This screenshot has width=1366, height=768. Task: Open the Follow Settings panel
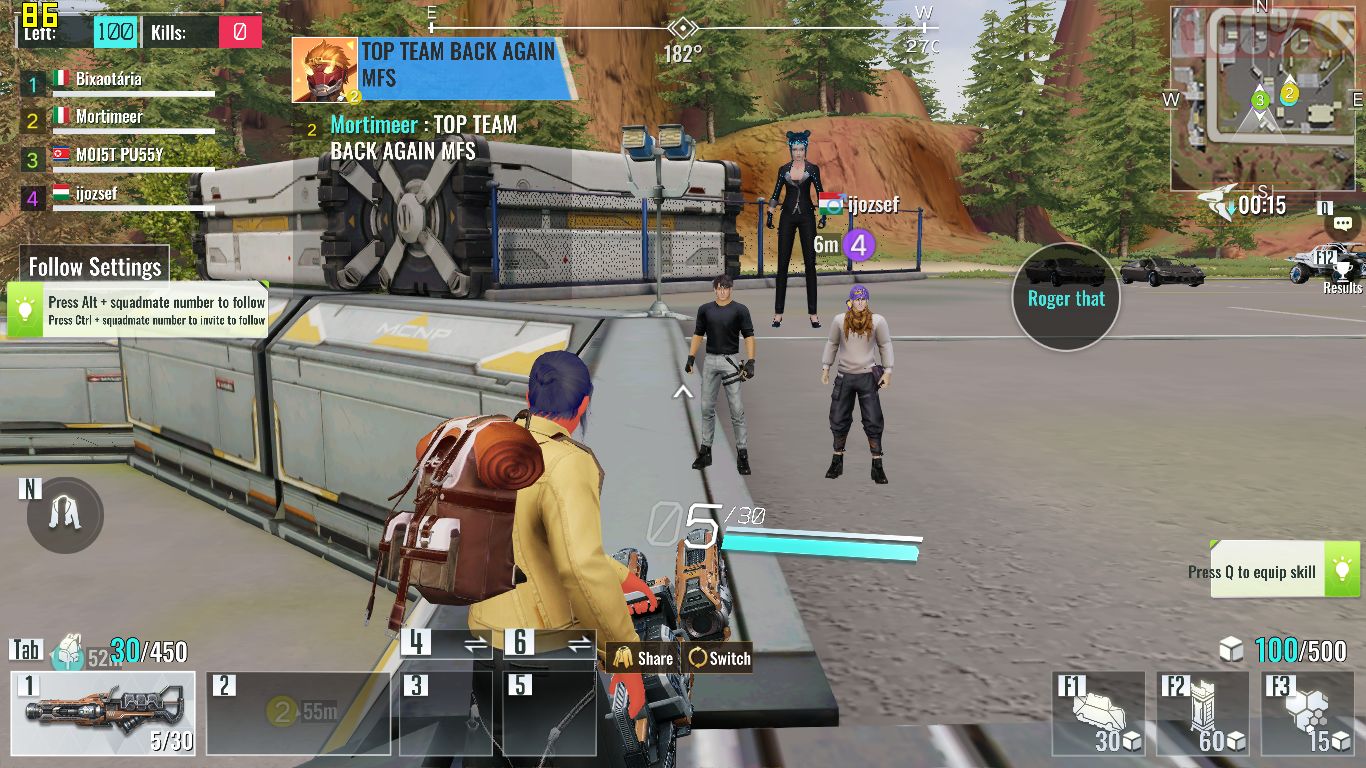coord(95,267)
